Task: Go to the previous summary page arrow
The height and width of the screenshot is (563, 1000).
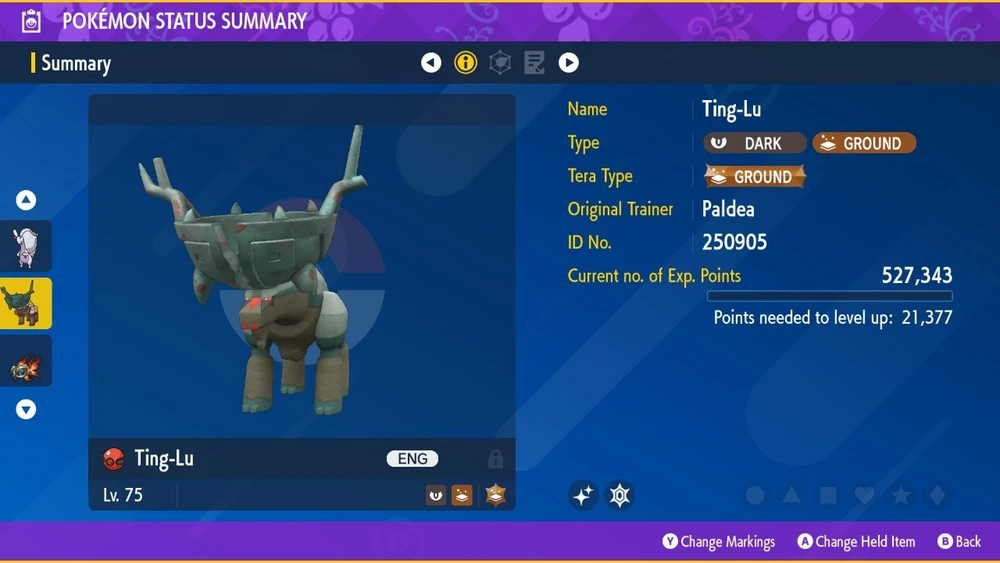Action: [431, 63]
